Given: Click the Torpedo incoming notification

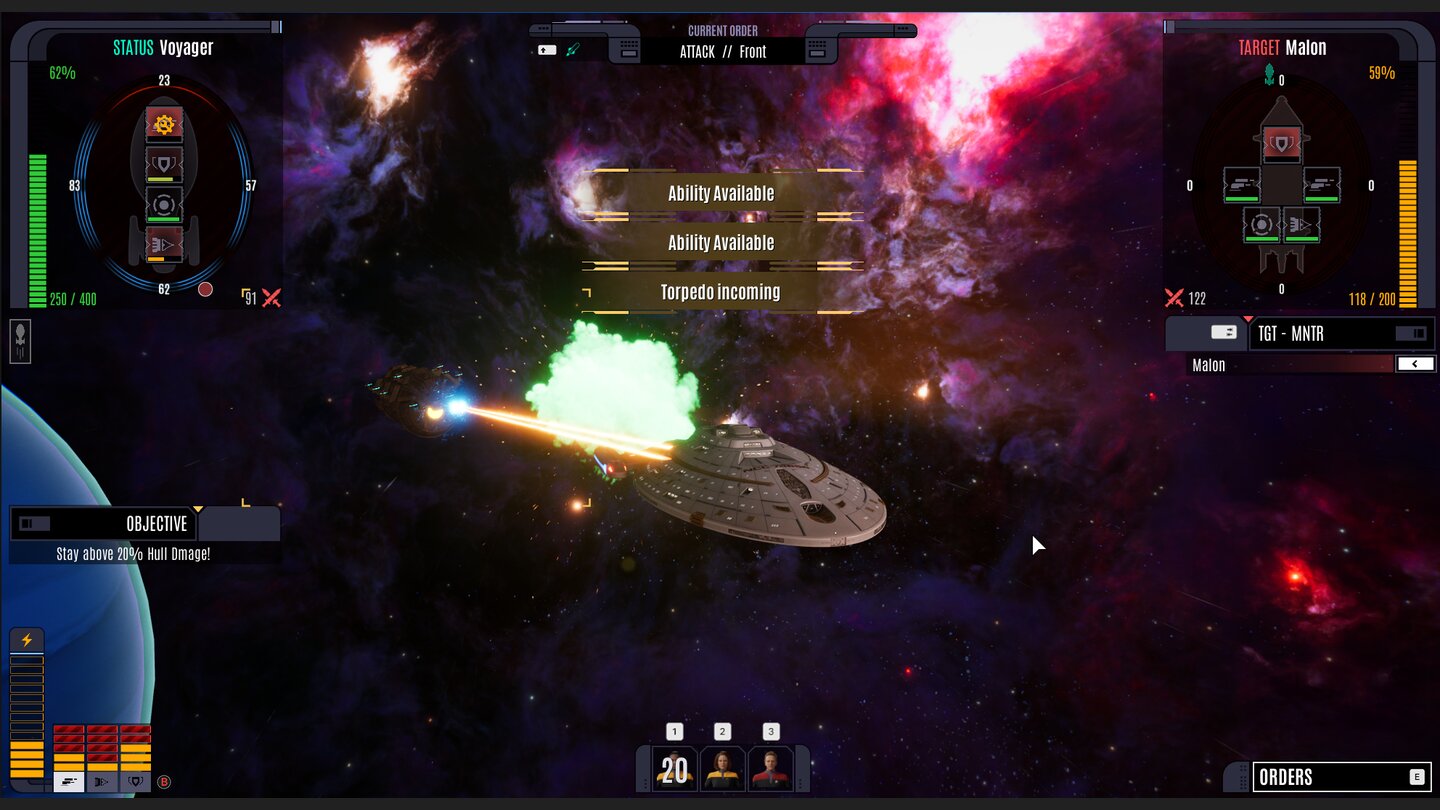Looking at the screenshot, I should 721,292.
